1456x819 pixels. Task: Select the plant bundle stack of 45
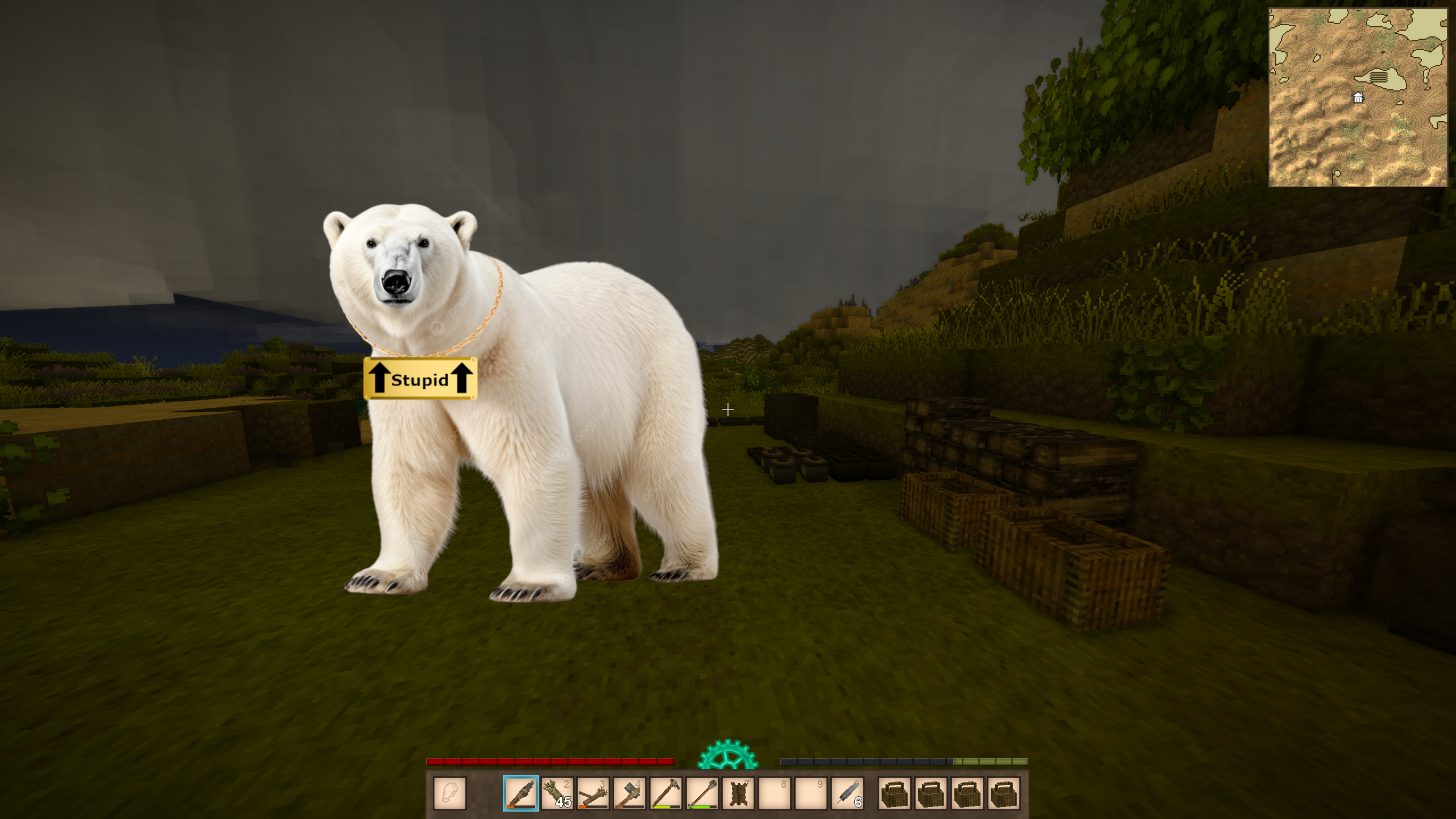tap(557, 793)
